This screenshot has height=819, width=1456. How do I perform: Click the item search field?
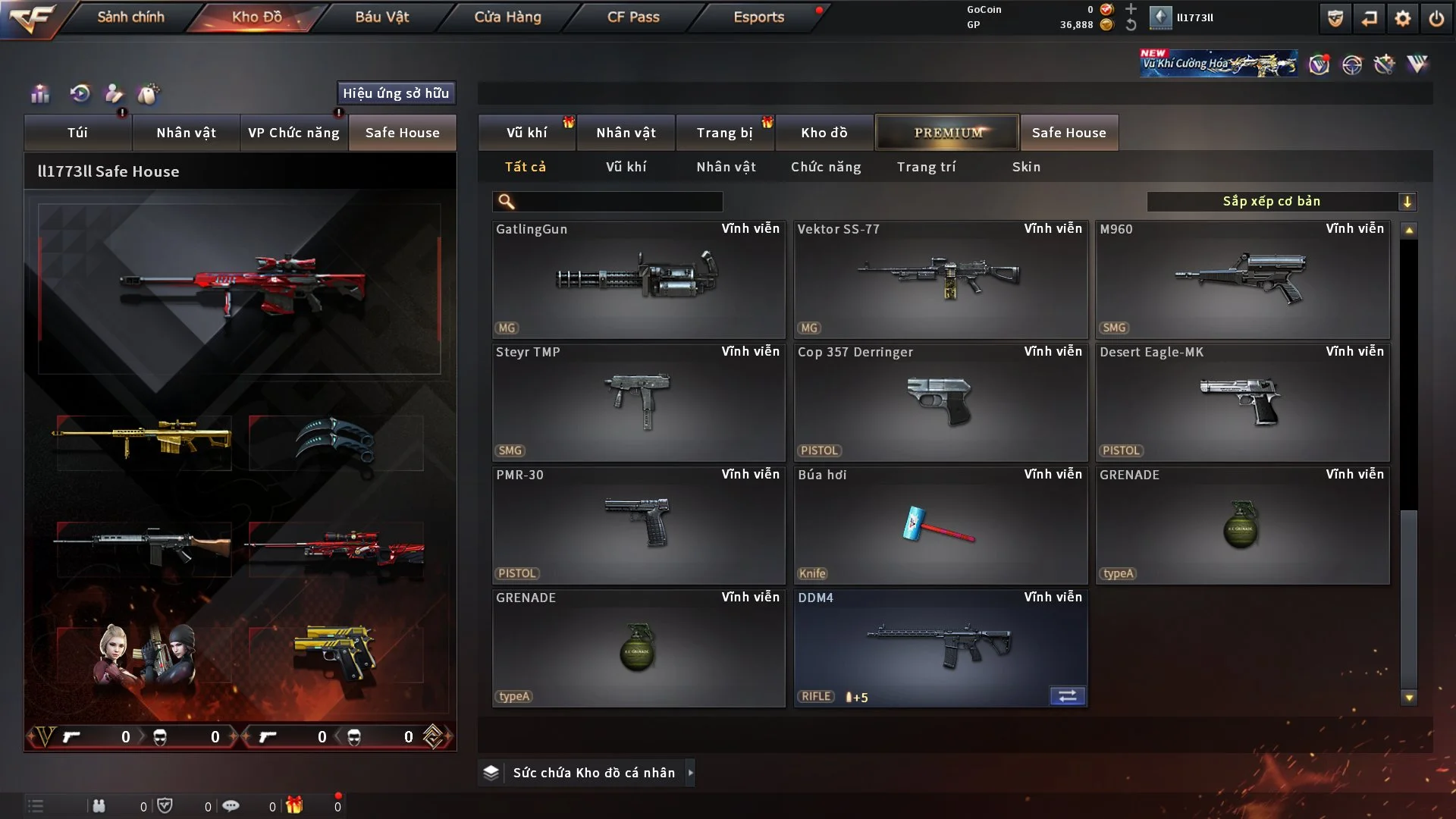(x=618, y=202)
